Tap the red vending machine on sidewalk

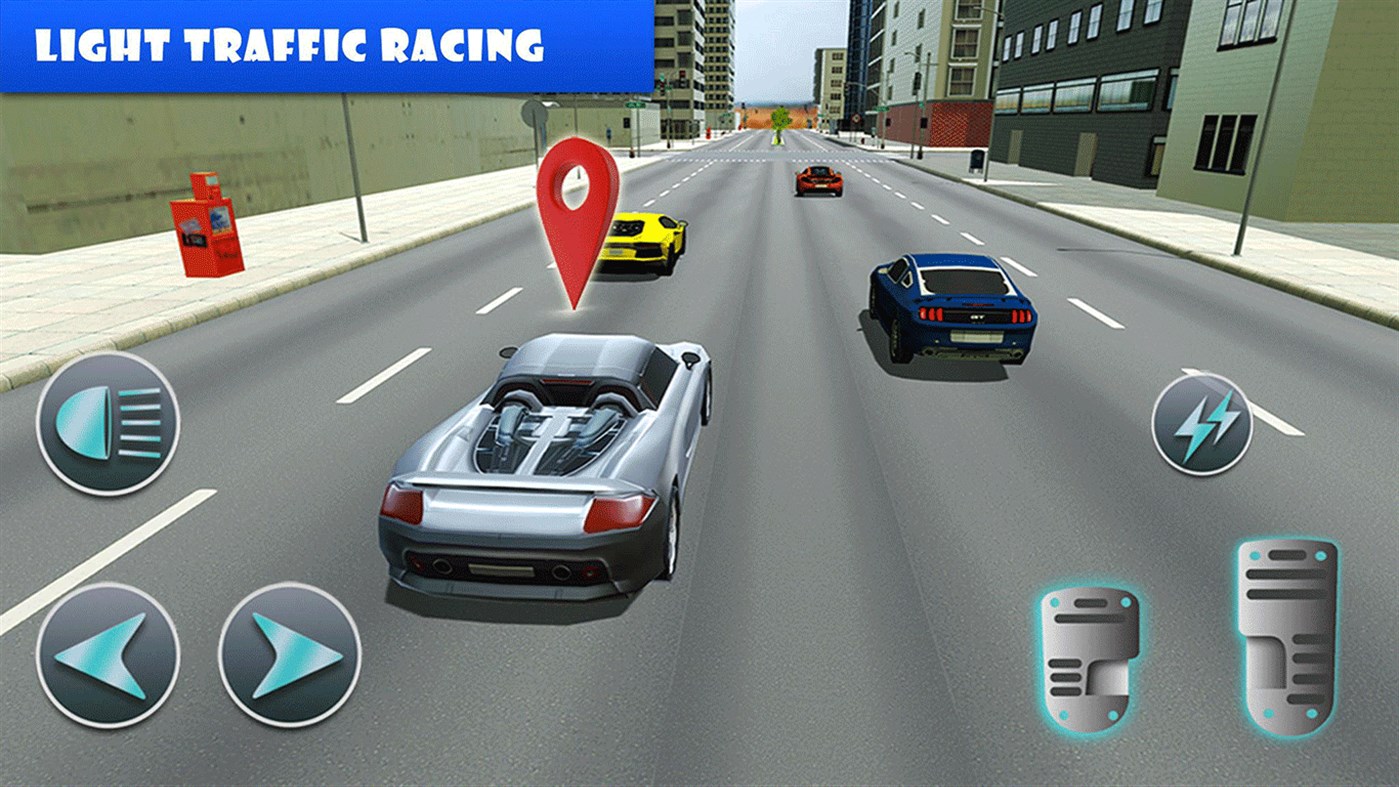[x=205, y=230]
